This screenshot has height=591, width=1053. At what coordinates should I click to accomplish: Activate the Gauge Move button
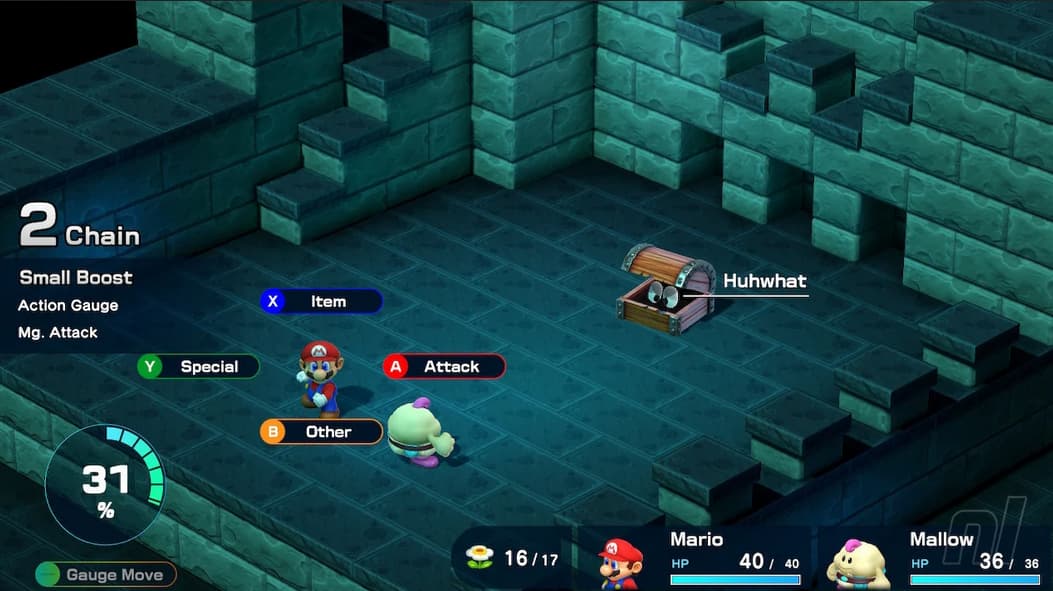point(105,575)
